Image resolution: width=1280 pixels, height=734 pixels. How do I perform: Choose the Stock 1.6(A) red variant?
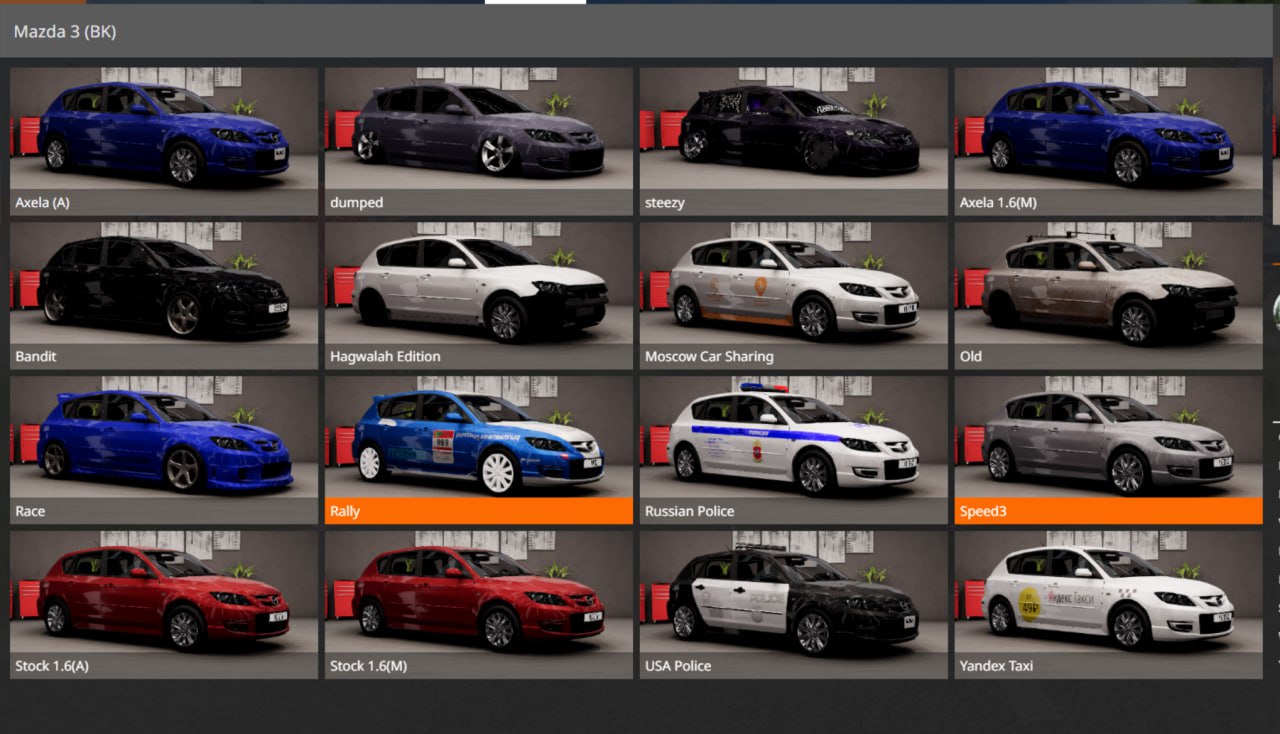[x=163, y=598]
